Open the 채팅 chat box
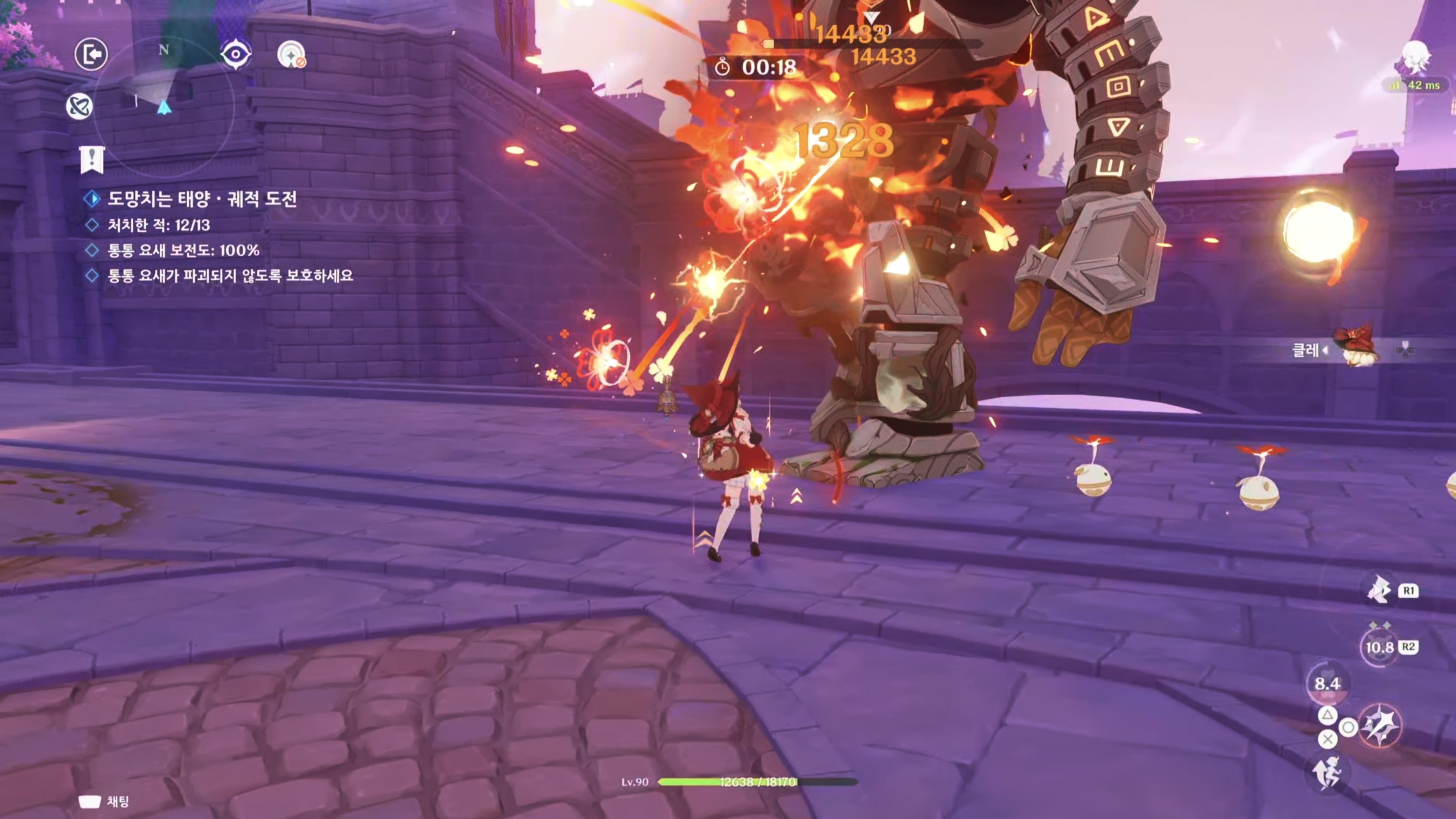1456x819 pixels. pos(105,801)
